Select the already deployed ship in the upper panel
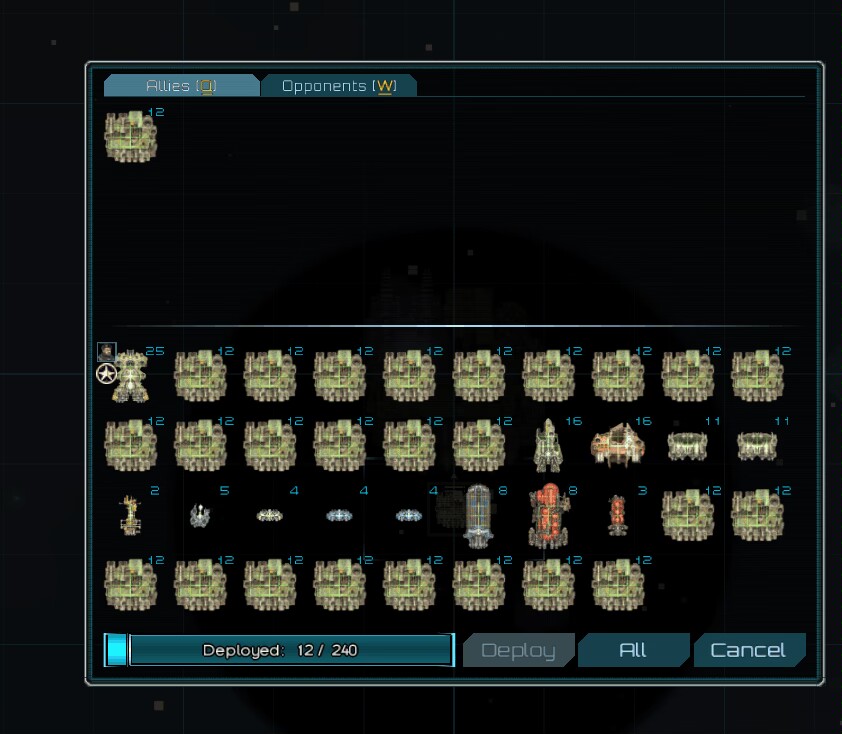This screenshot has height=734, width=842. [x=131, y=137]
